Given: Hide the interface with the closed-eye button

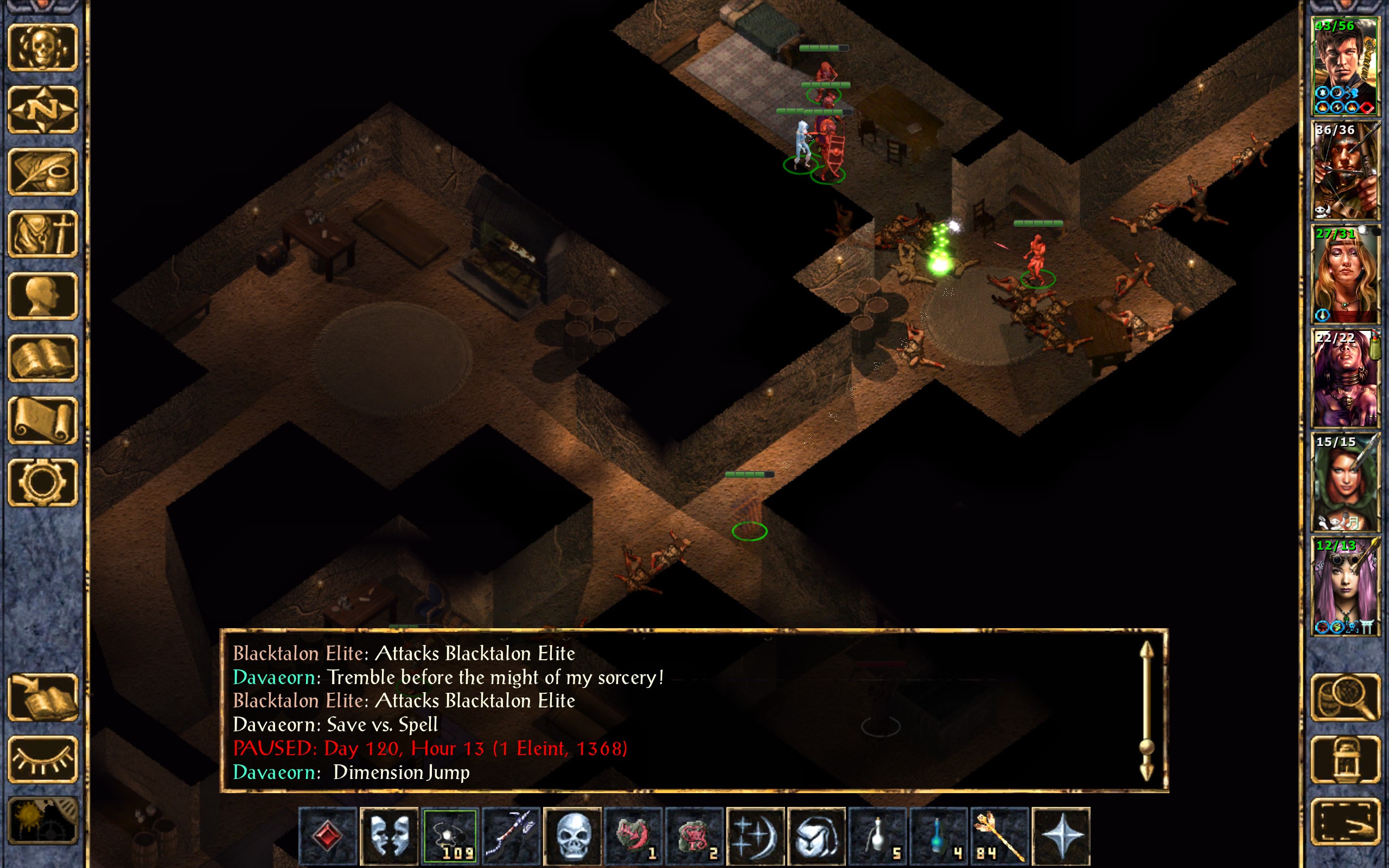Looking at the screenshot, I should point(43,759).
